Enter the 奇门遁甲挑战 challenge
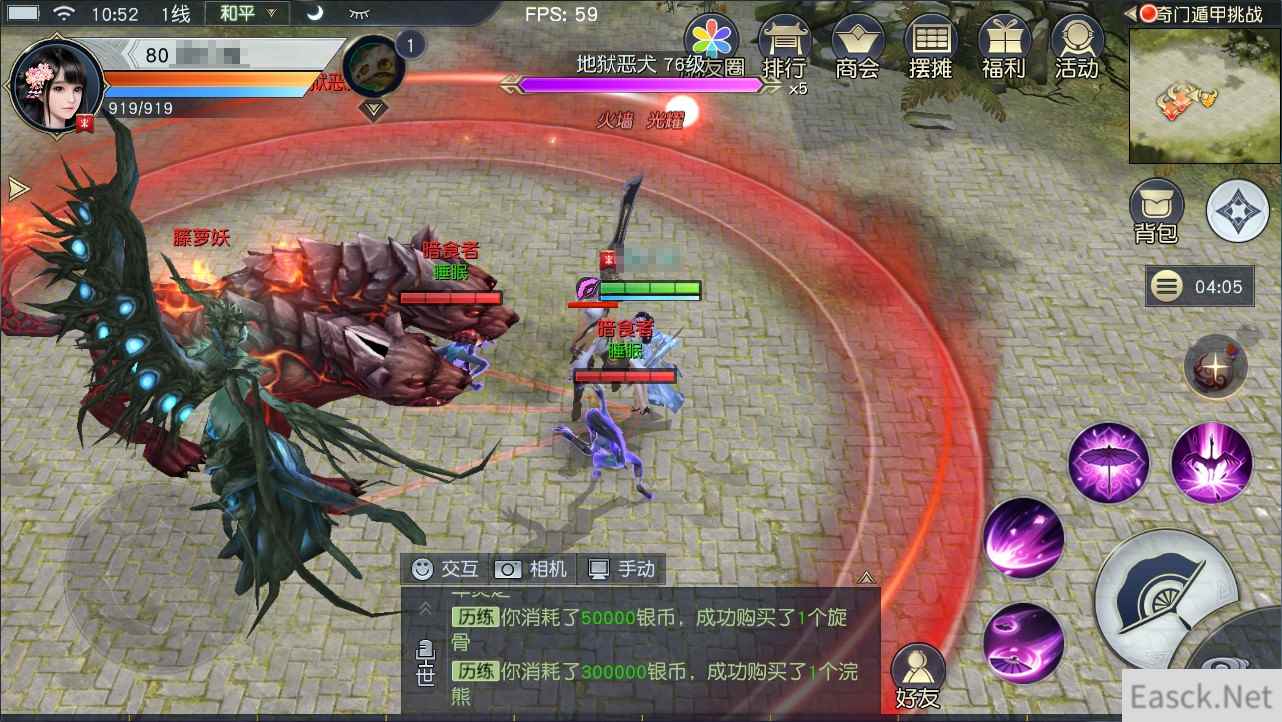Image resolution: width=1282 pixels, height=722 pixels. 1211,14
